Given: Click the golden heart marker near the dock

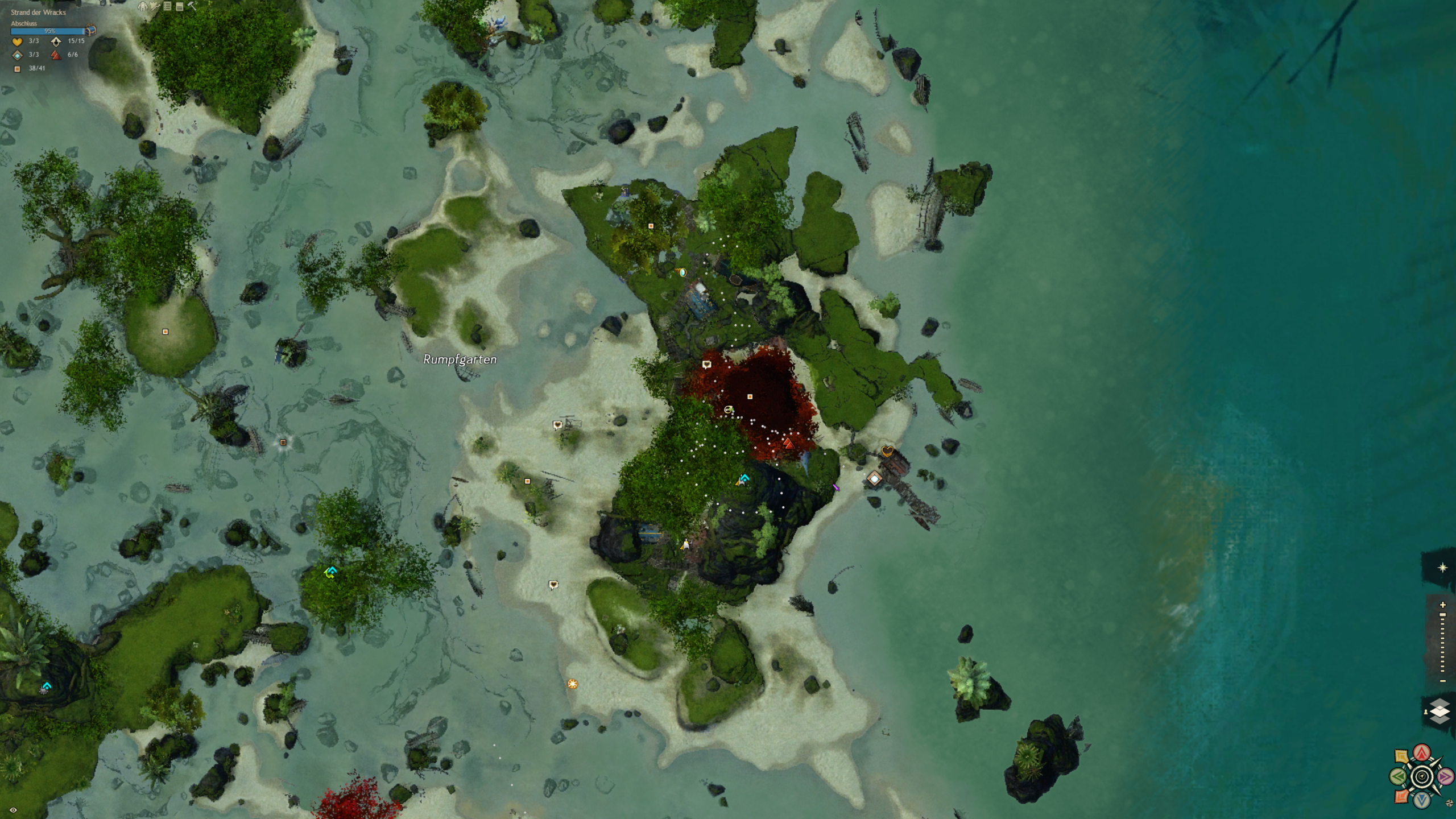Looking at the screenshot, I should point(887,451).
